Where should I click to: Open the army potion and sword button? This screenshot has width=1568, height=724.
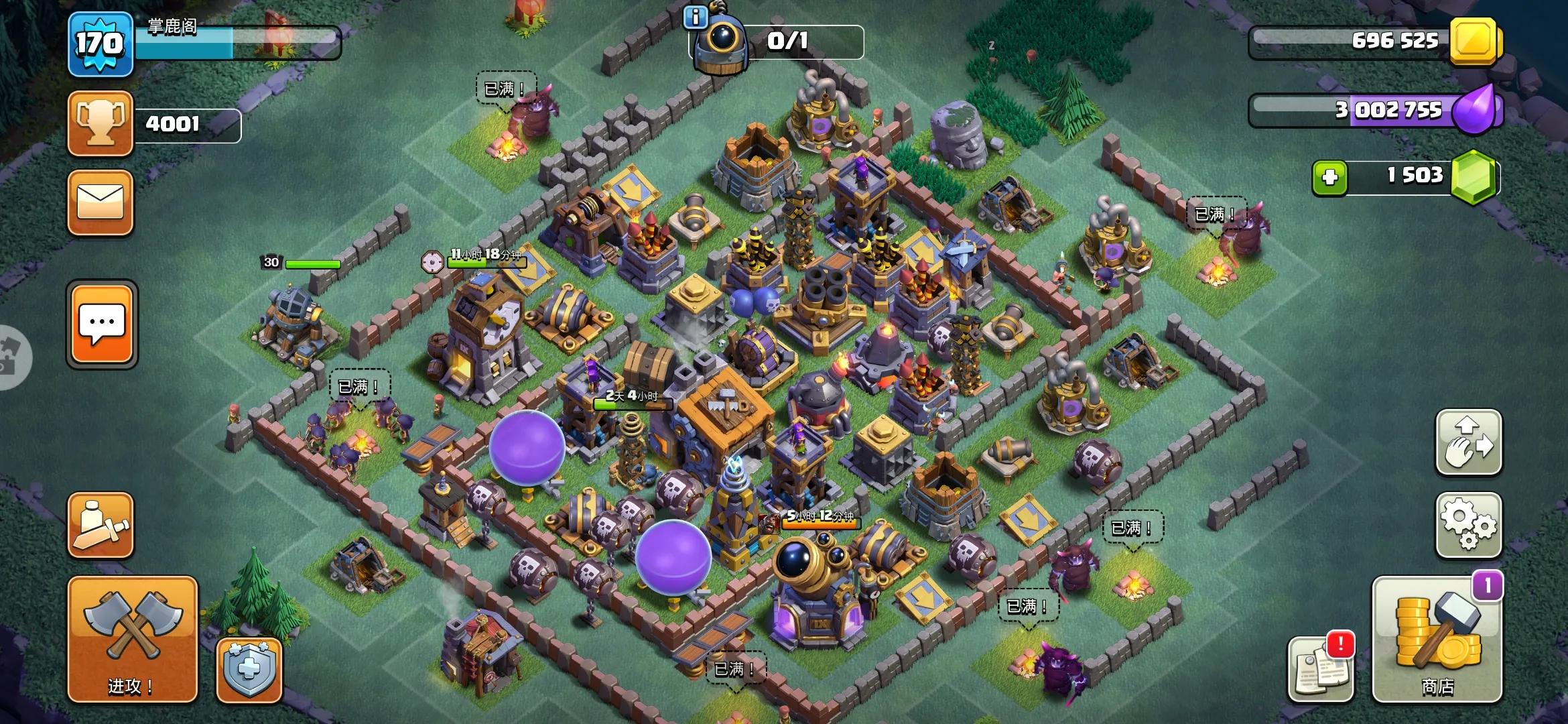tap(101, 525)
